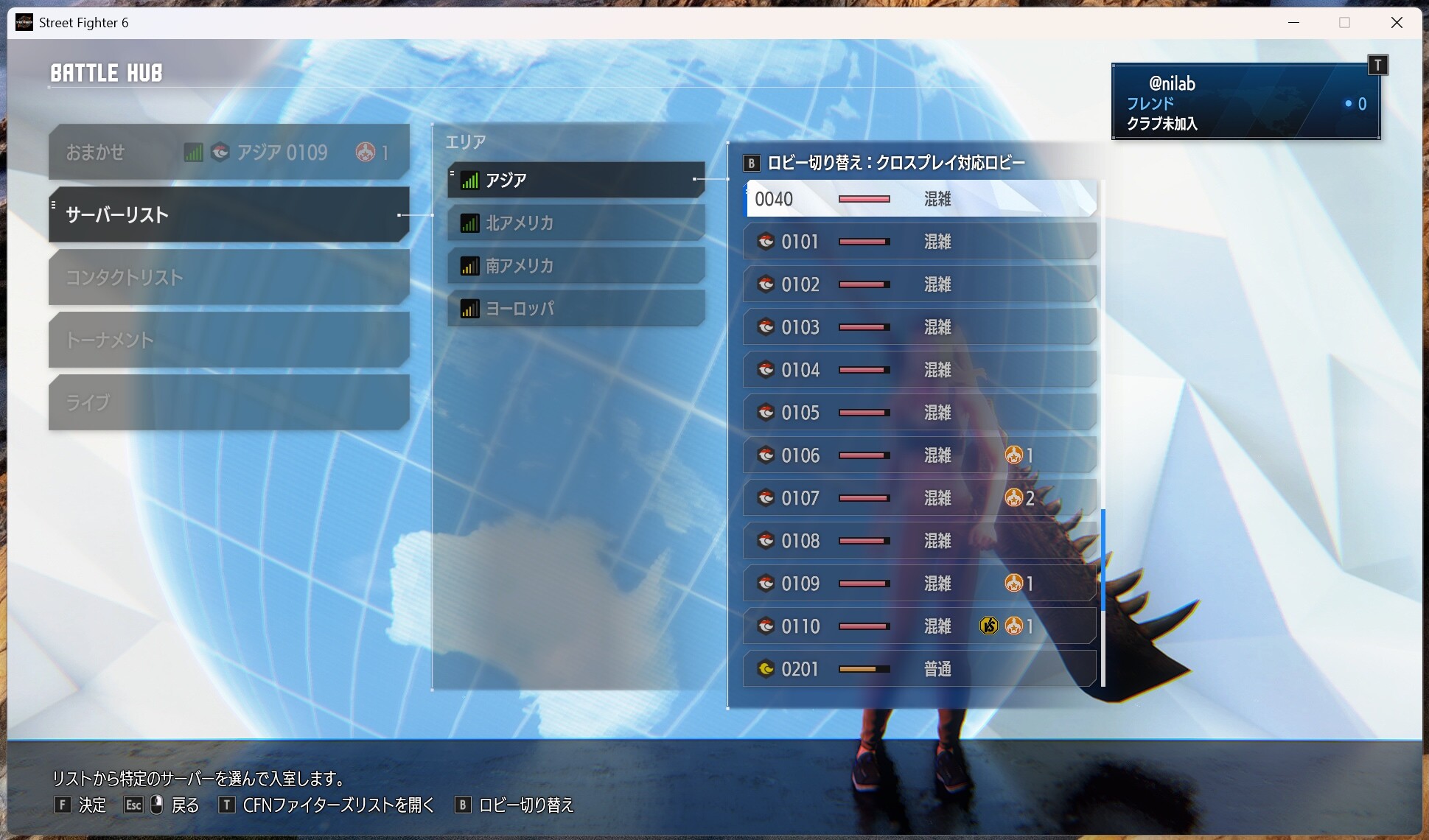1429x840 pixels.
Task: Pick the ヨーロッパ area
Action: (576, 308)
